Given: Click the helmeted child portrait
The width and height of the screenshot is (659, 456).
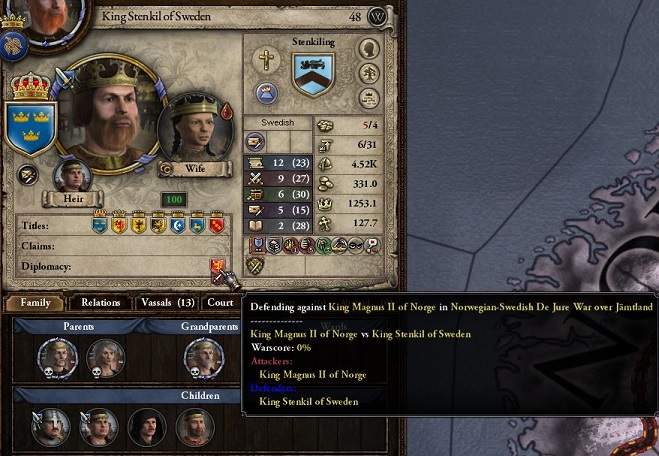Looking at the screenshot, I should pyautogui.click(x=50, y=427).
